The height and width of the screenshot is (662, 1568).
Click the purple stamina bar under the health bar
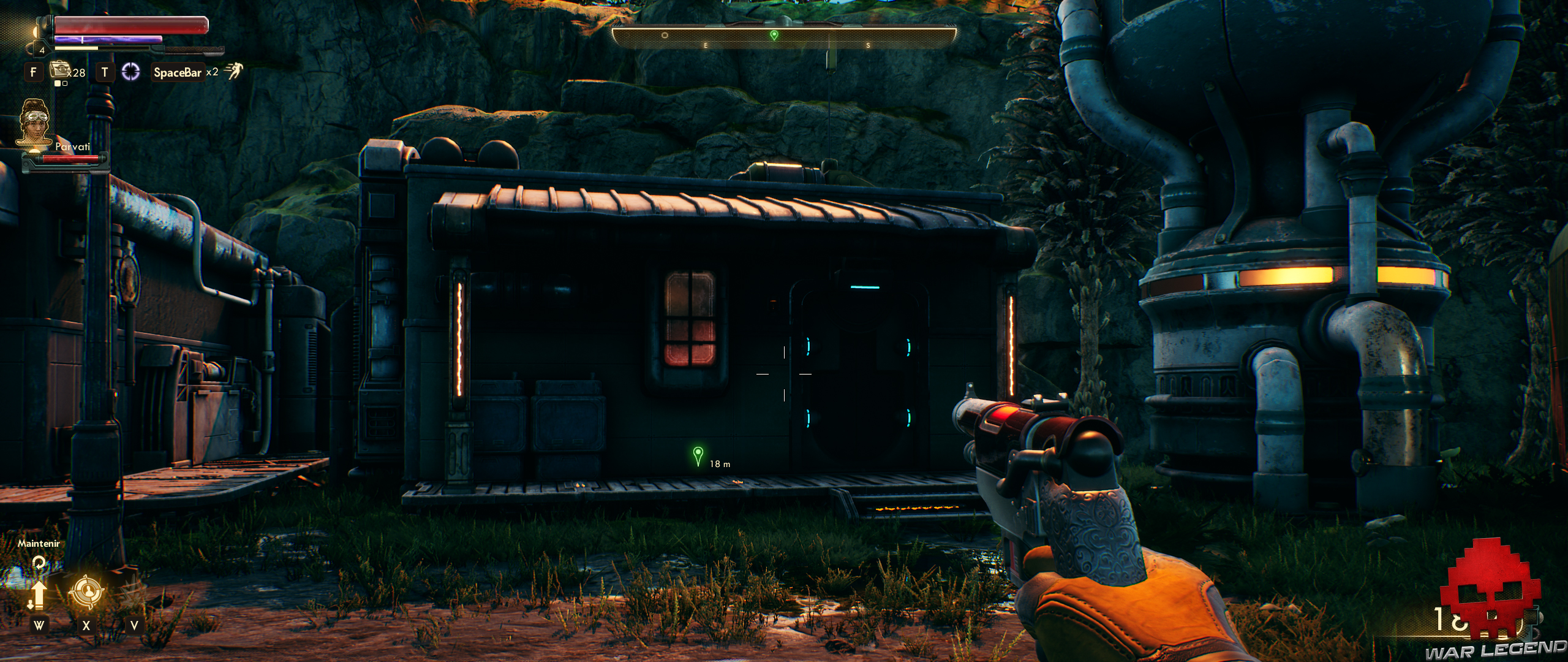point(107,40)
